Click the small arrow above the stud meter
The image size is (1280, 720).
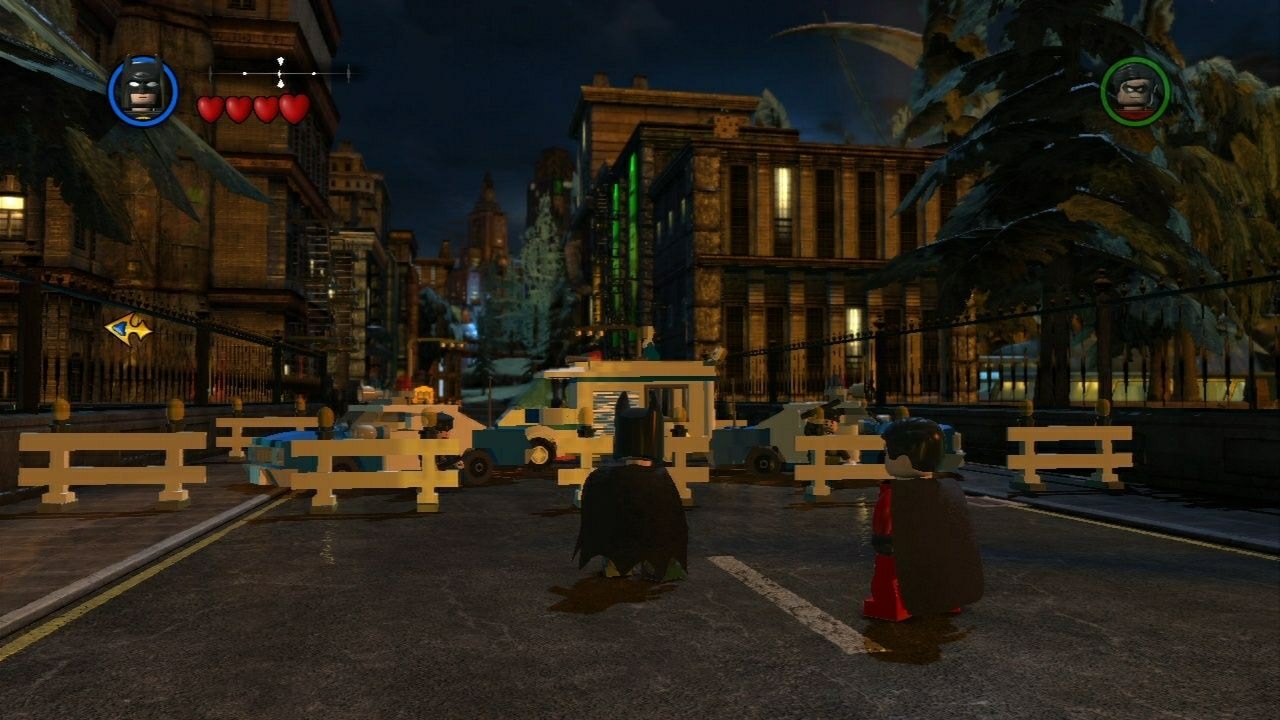281,60
